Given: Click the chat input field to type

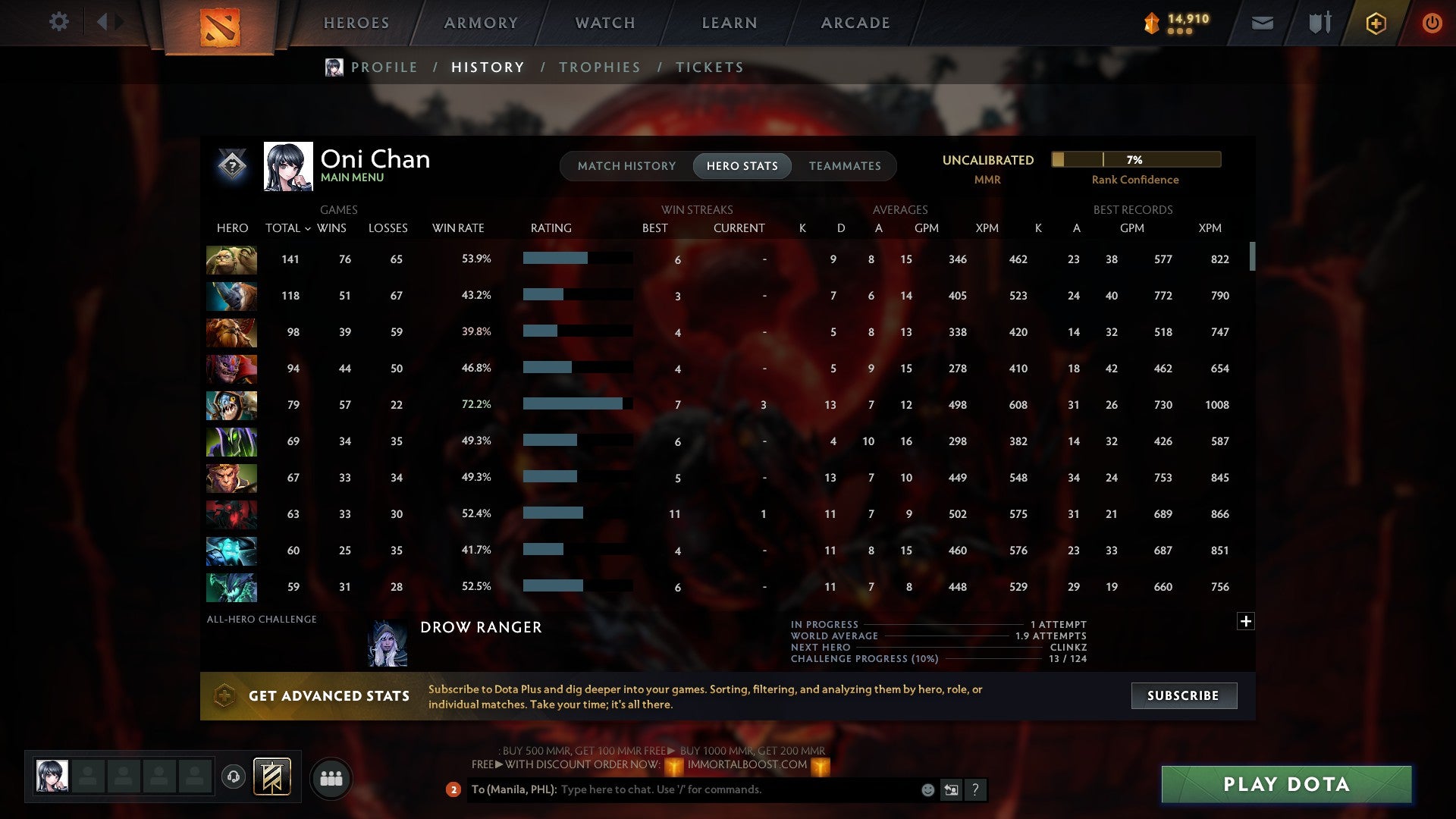Looking at the screenshot, I should [x=720, y=789].
